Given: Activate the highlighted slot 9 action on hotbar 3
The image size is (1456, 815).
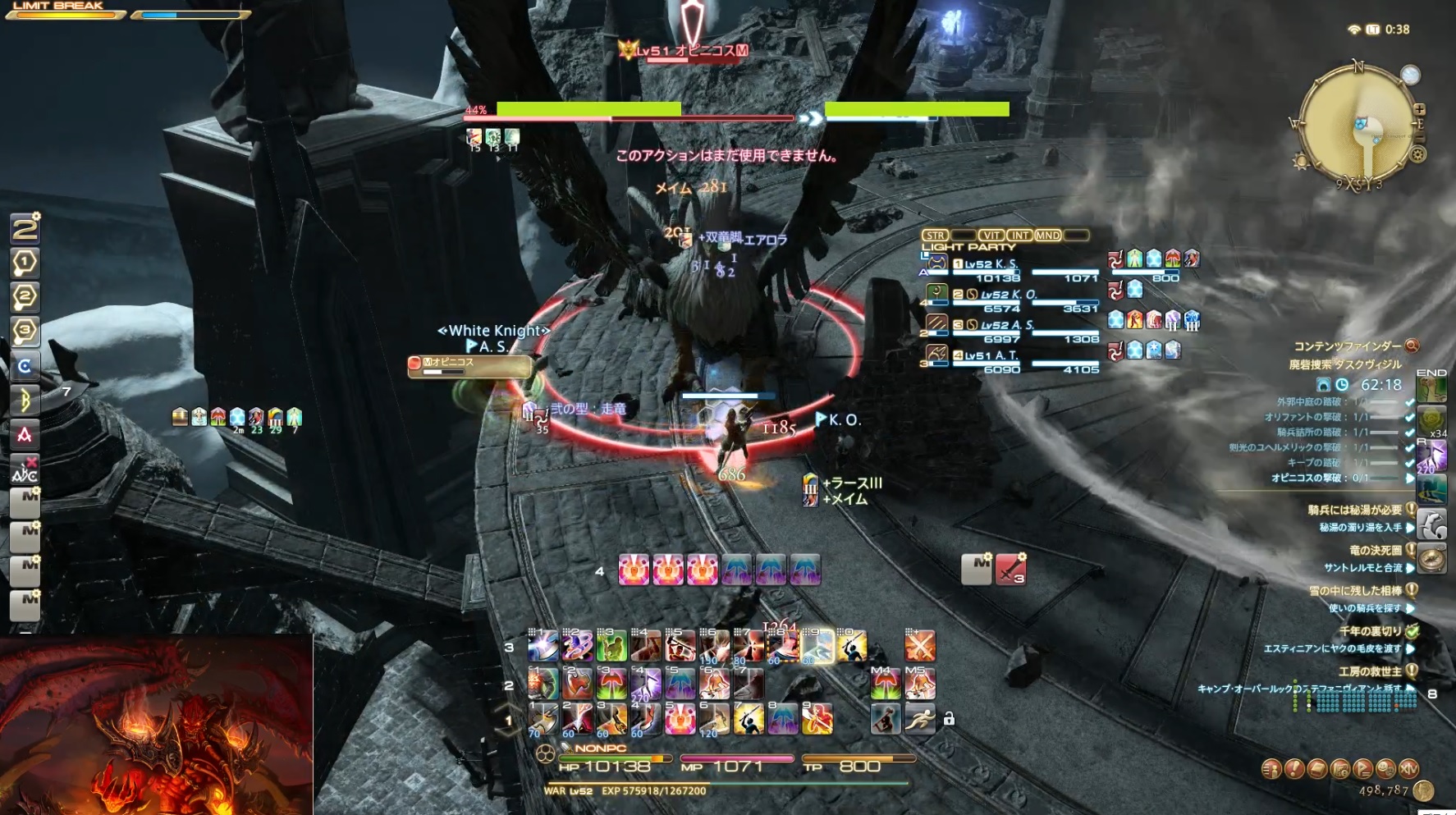Looking at the screenshot, I should [817, 647].
